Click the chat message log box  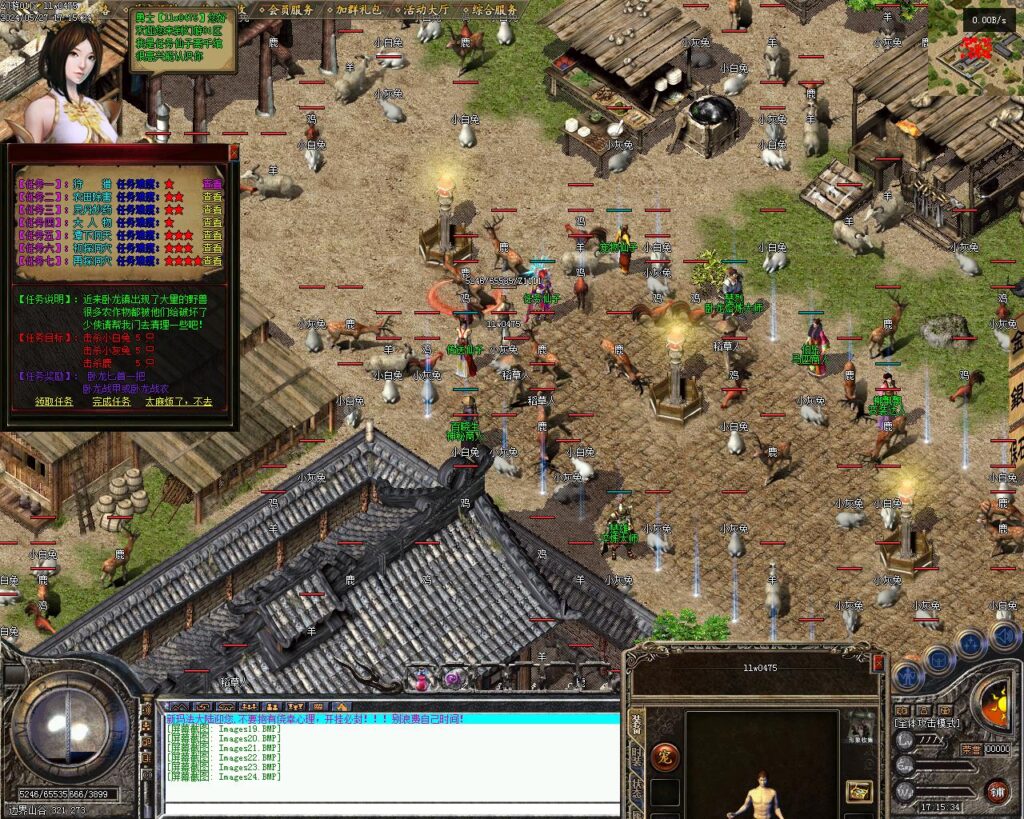(392, 762)
